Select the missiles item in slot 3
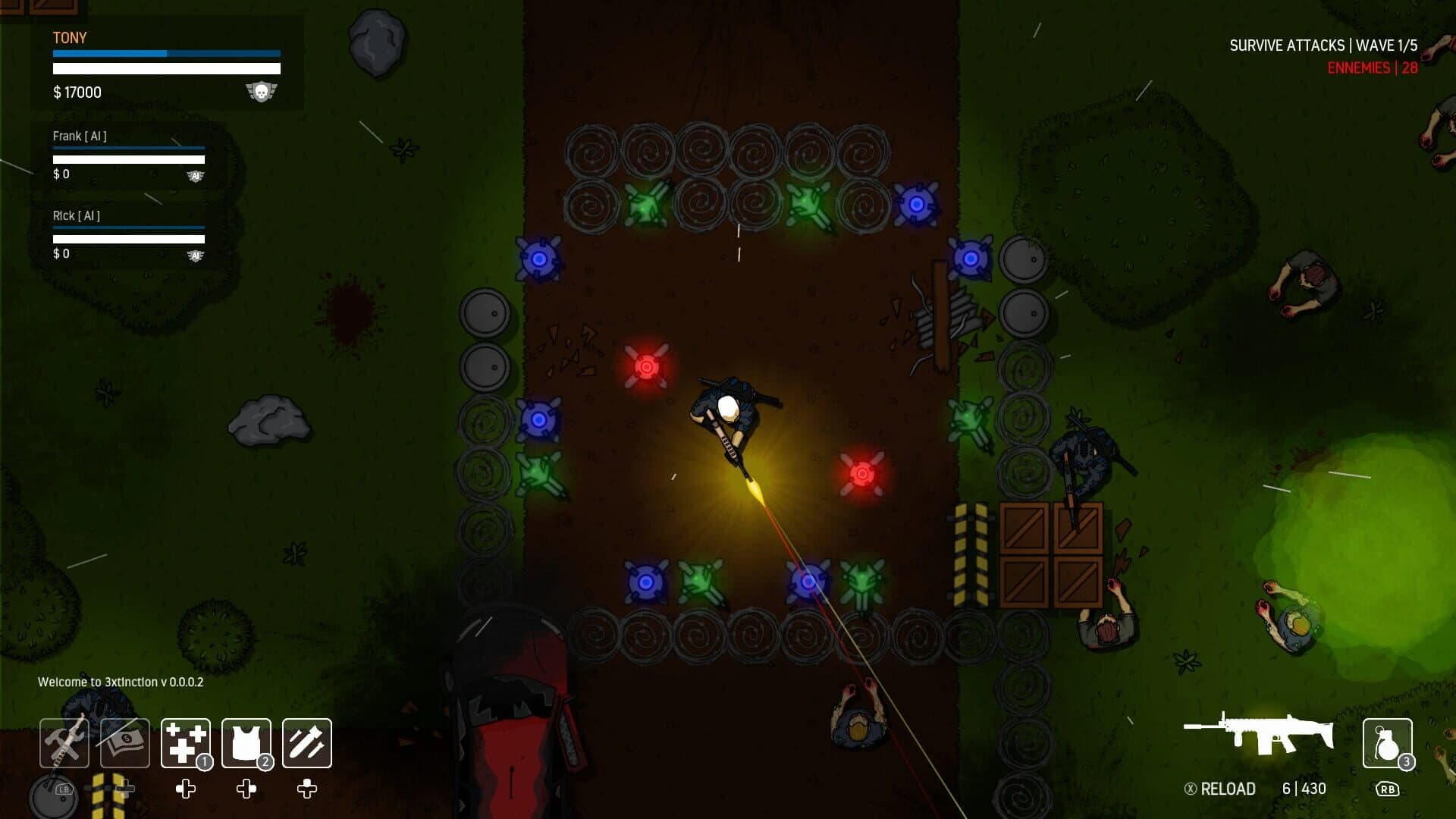This screenshot has height=819, width=1456. 306,743
